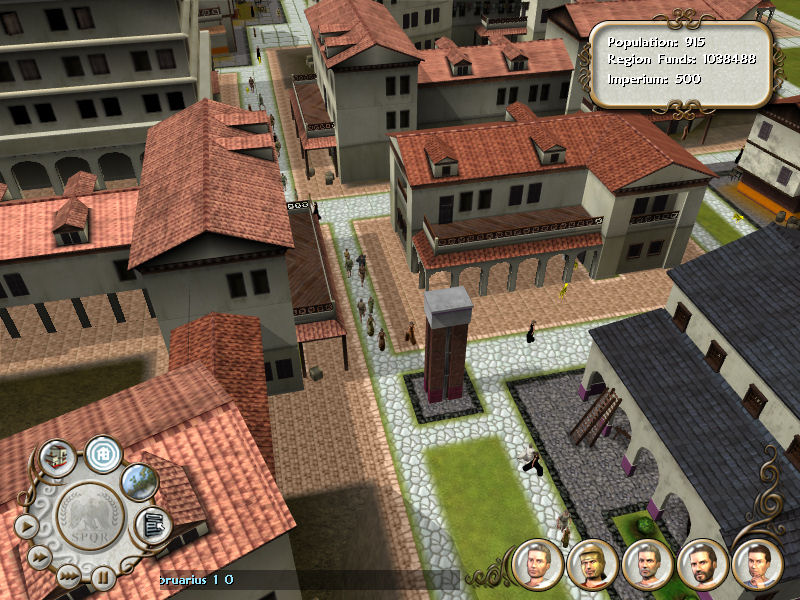Open the list menu icon

pos(153,523)
